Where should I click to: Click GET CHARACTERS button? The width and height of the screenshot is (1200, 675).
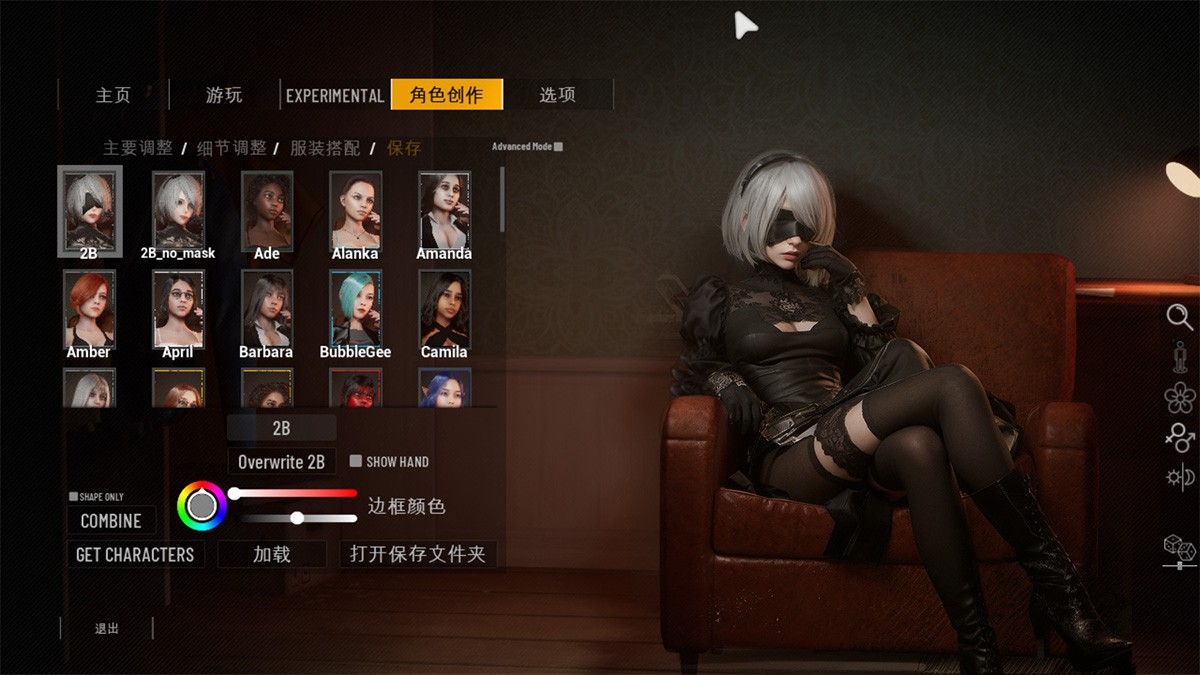coord(135,554)
